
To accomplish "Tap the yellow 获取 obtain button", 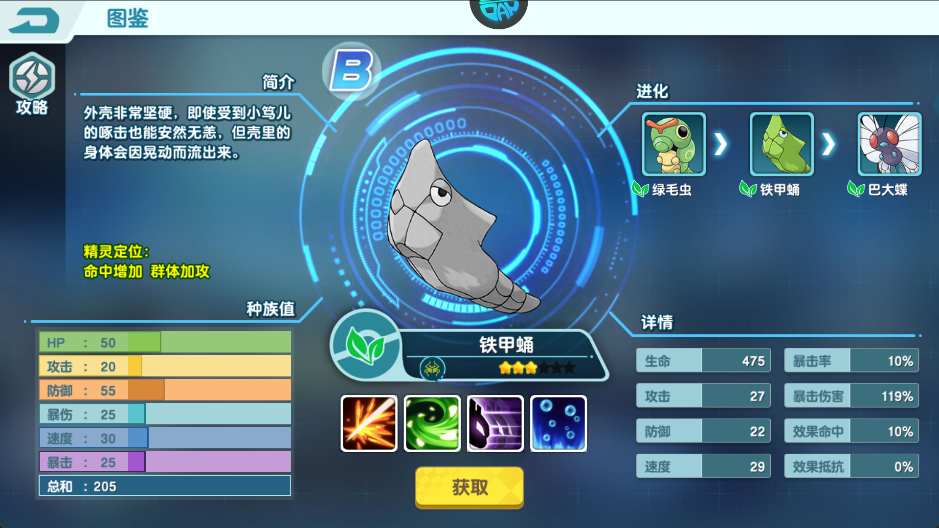I will click(x=469, y=488).
